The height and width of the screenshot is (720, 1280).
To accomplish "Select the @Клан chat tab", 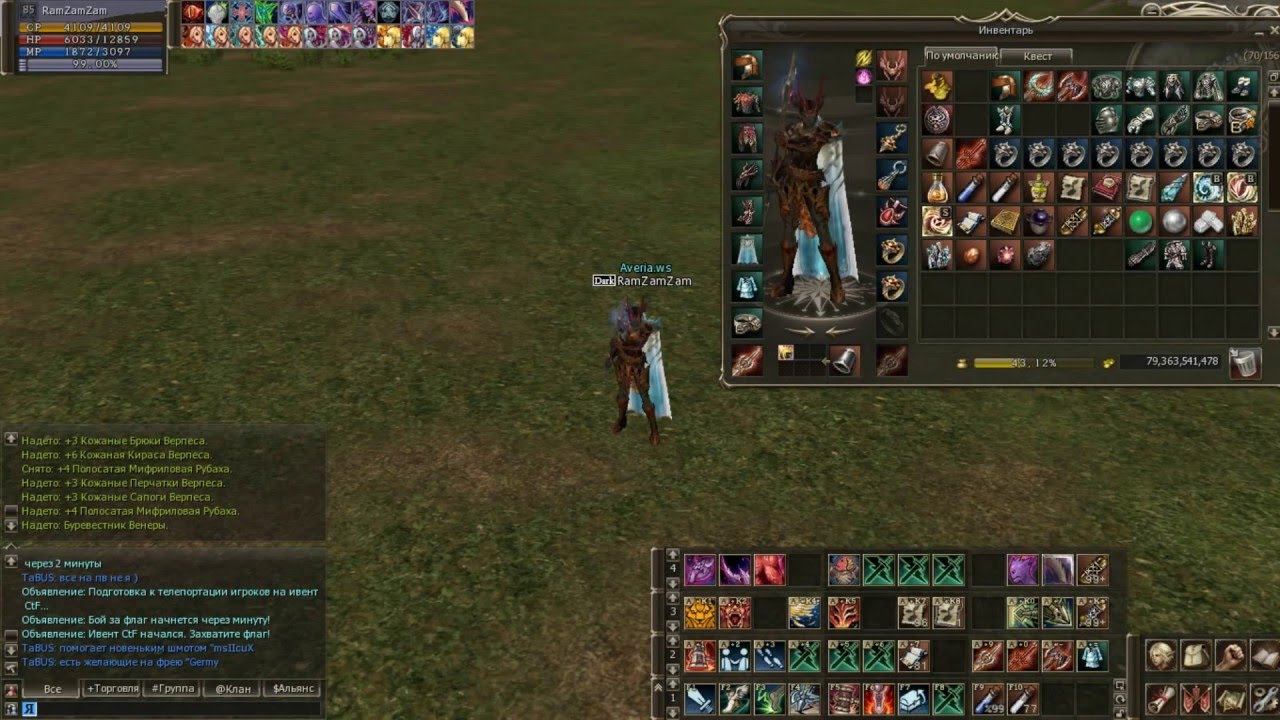I will tap(232, 689).
